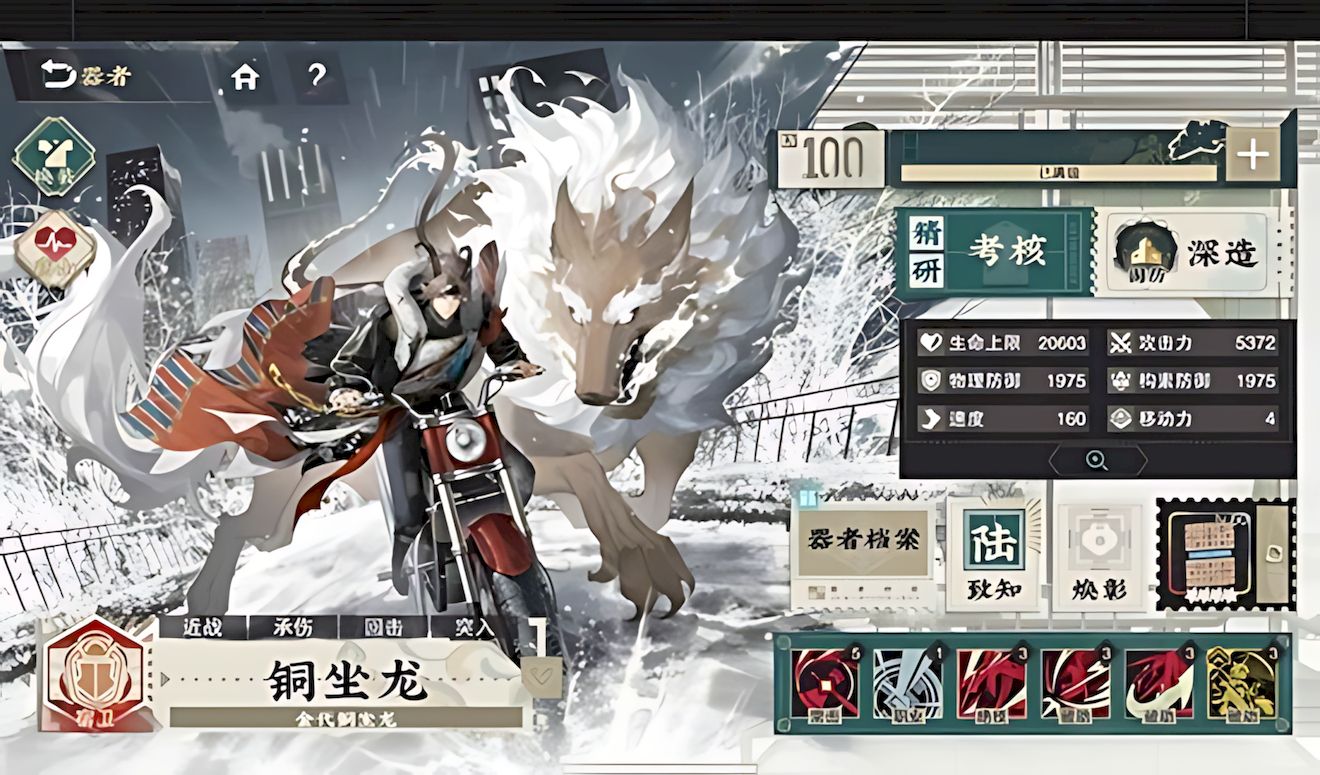Click the heart favorite icon by the name

pos(541,677)
